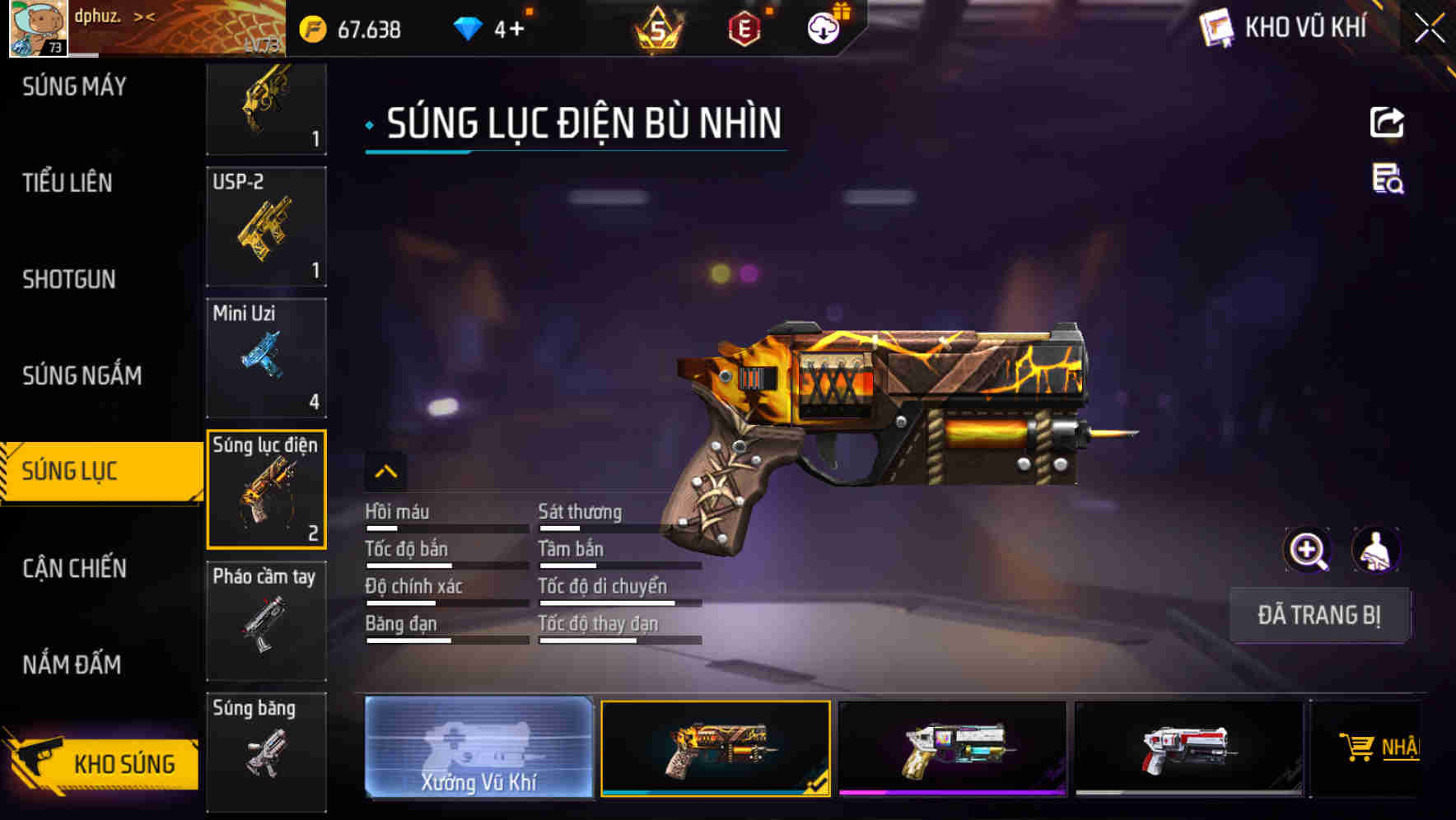Click the magnifier zoom weapon icon

[x=1308, y=550]
